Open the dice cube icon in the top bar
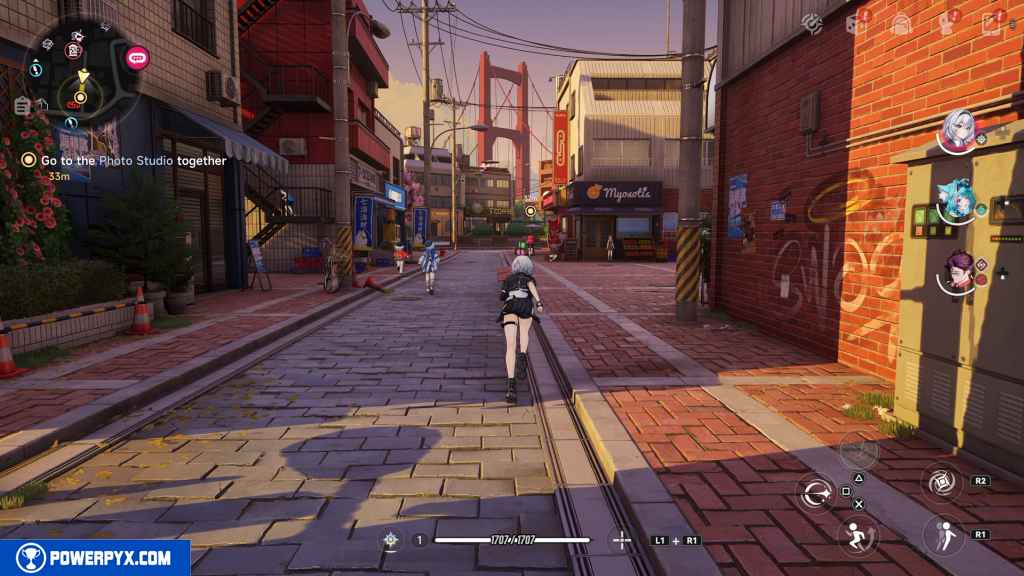The image size is (1024, 576). point(856,23)
